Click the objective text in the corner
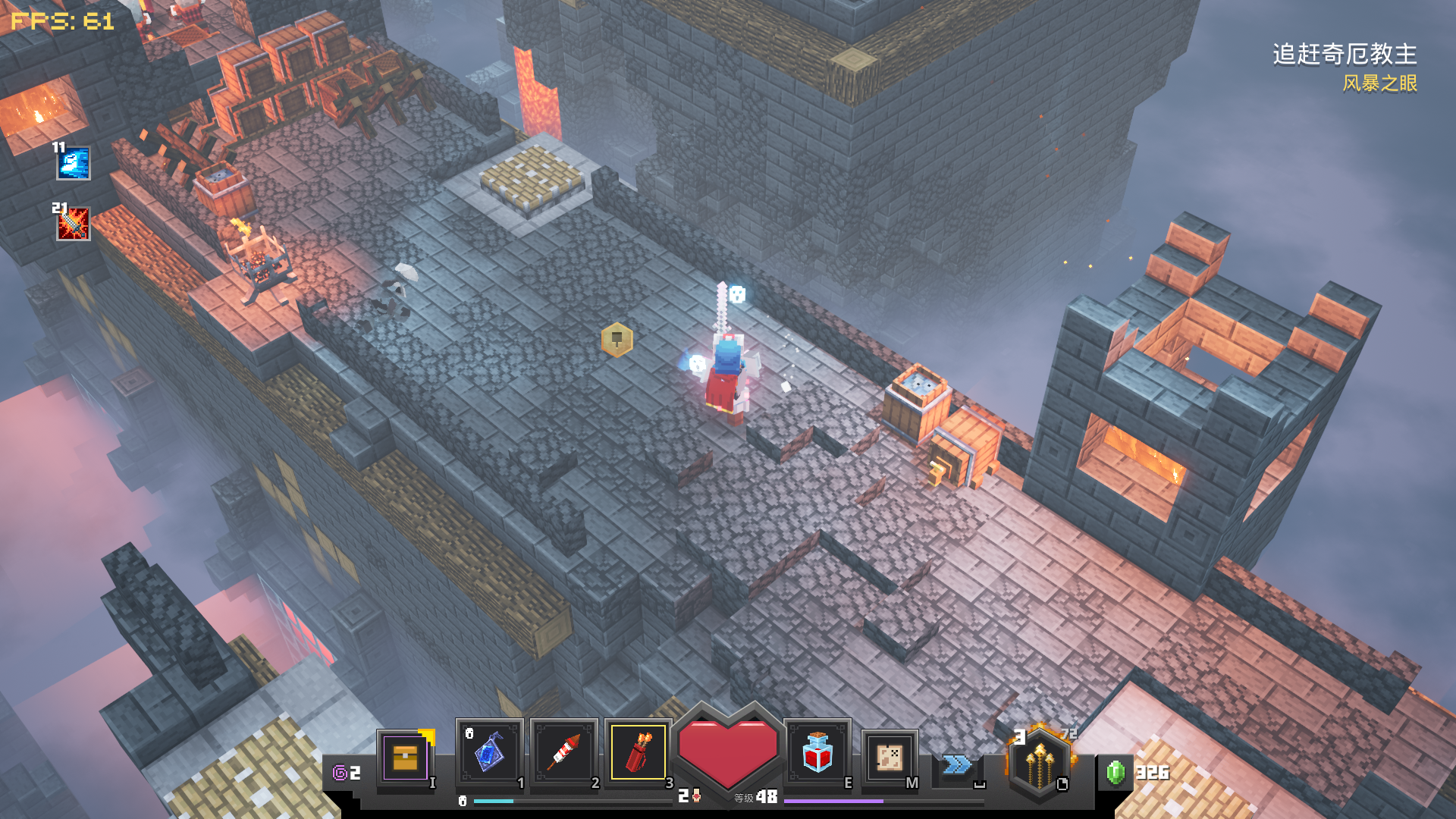Screen dimensions: 1456x819 click(x=1344, y=55)
